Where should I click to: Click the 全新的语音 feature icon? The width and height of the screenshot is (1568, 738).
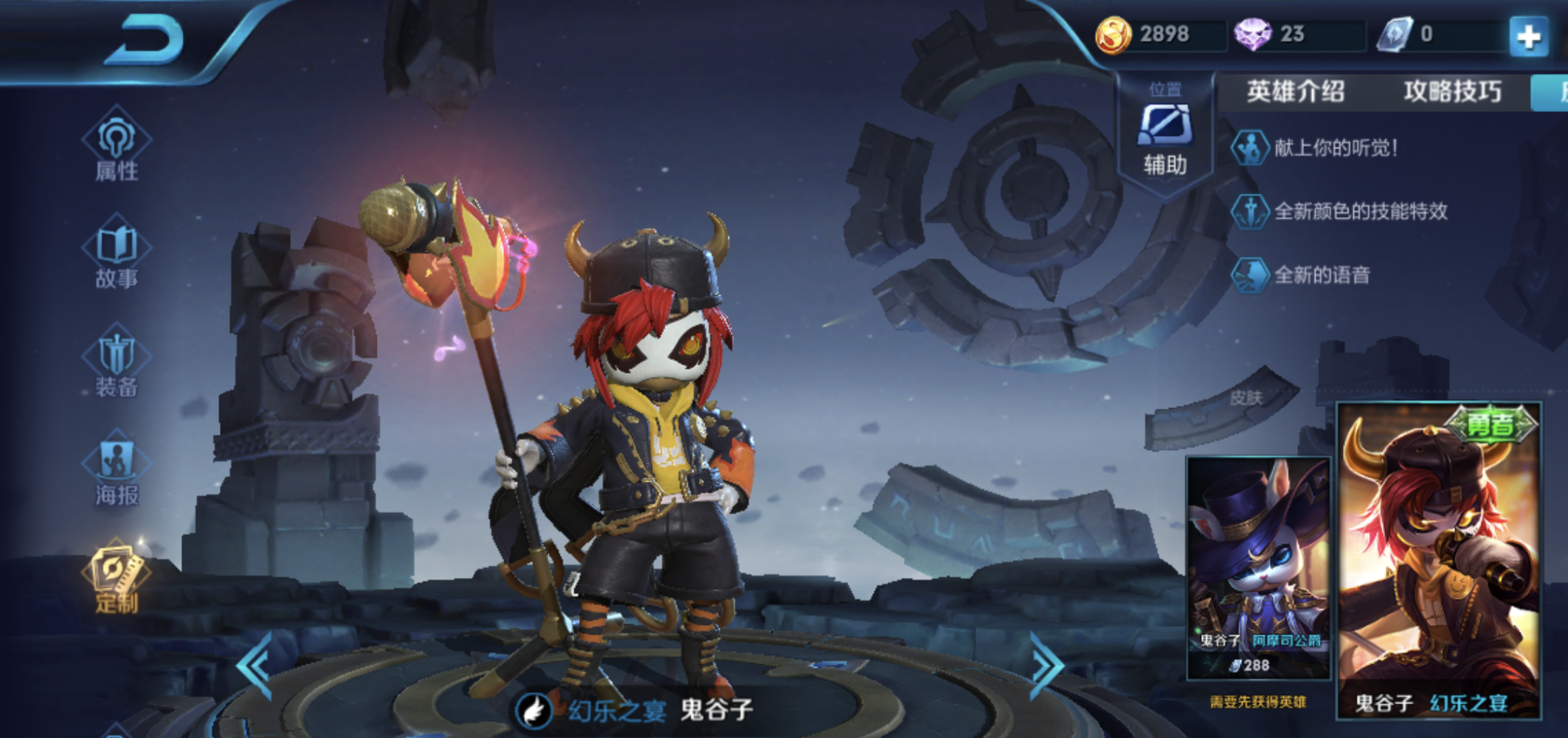(x=1249, y=275)
